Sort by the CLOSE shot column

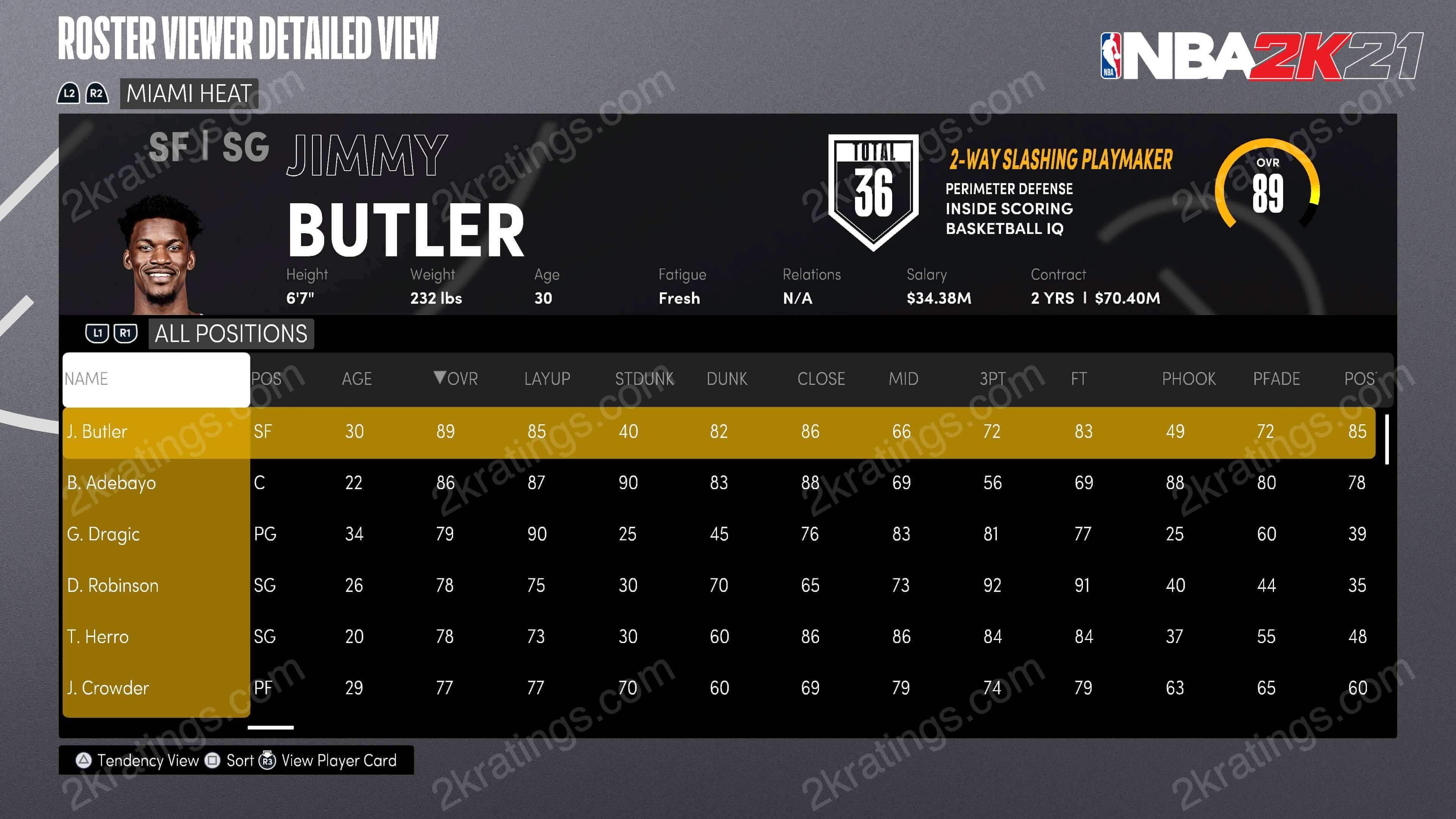[x=821, y=379]
